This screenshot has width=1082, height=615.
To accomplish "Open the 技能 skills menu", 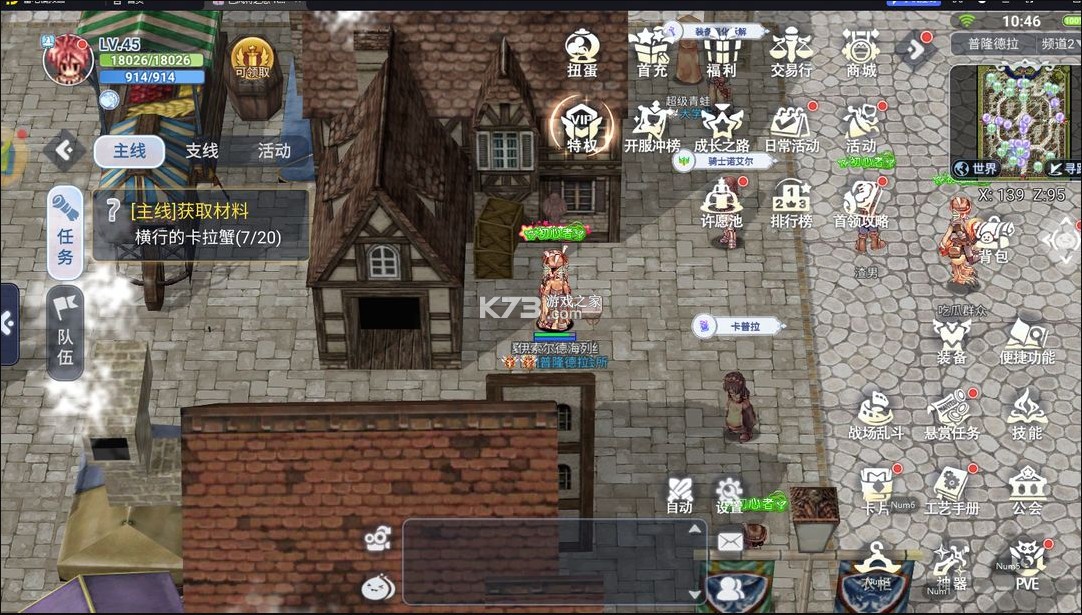I will 1026,415.
